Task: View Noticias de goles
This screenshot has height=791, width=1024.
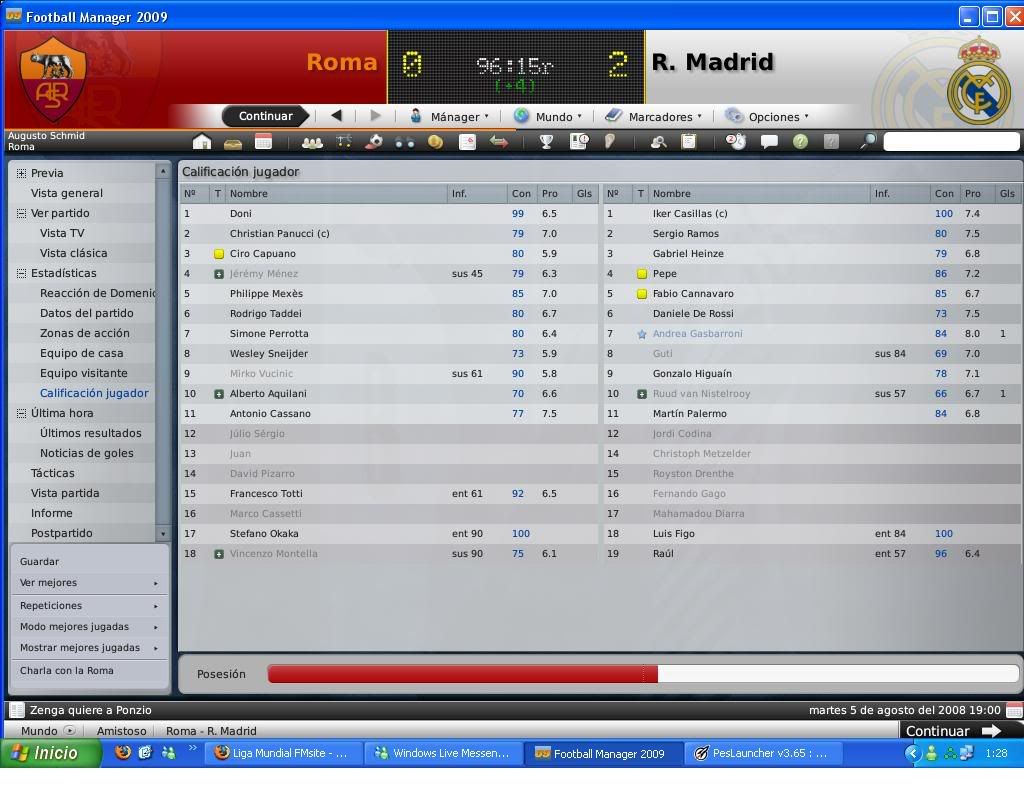Action: pos(87,453)
